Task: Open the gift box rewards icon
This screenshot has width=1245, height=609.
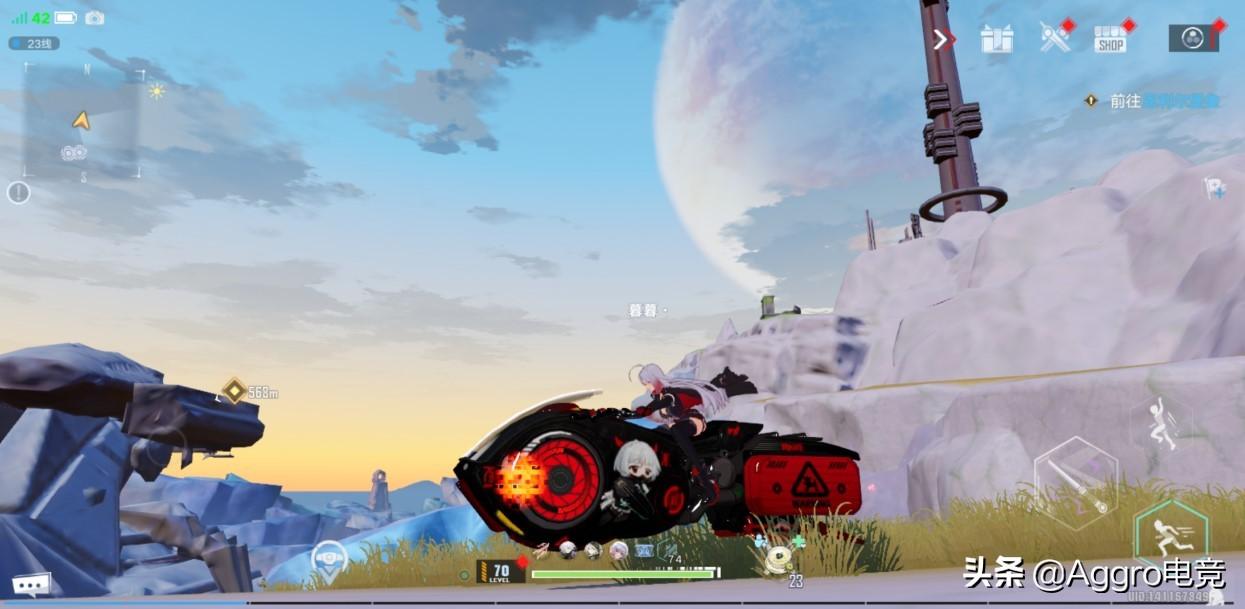Action: point(997,39)
